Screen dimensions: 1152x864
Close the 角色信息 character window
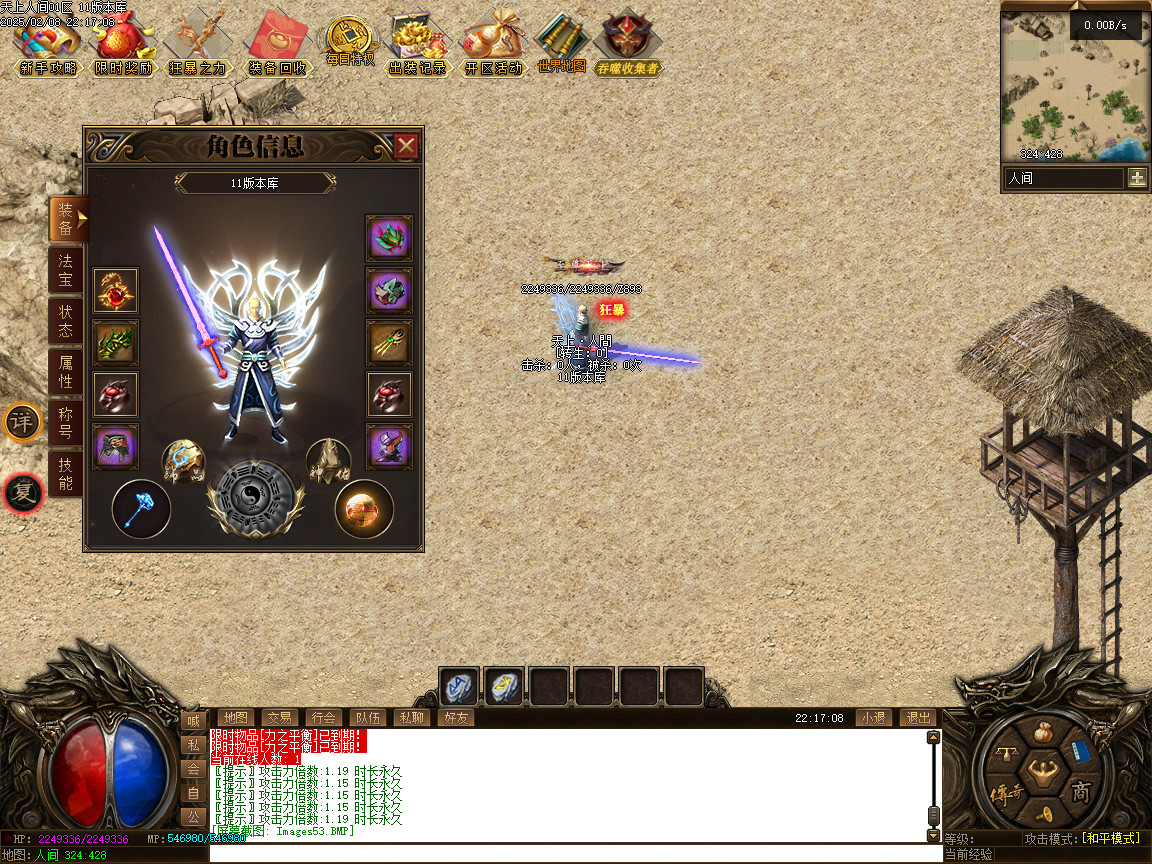(x=406, y=147)
